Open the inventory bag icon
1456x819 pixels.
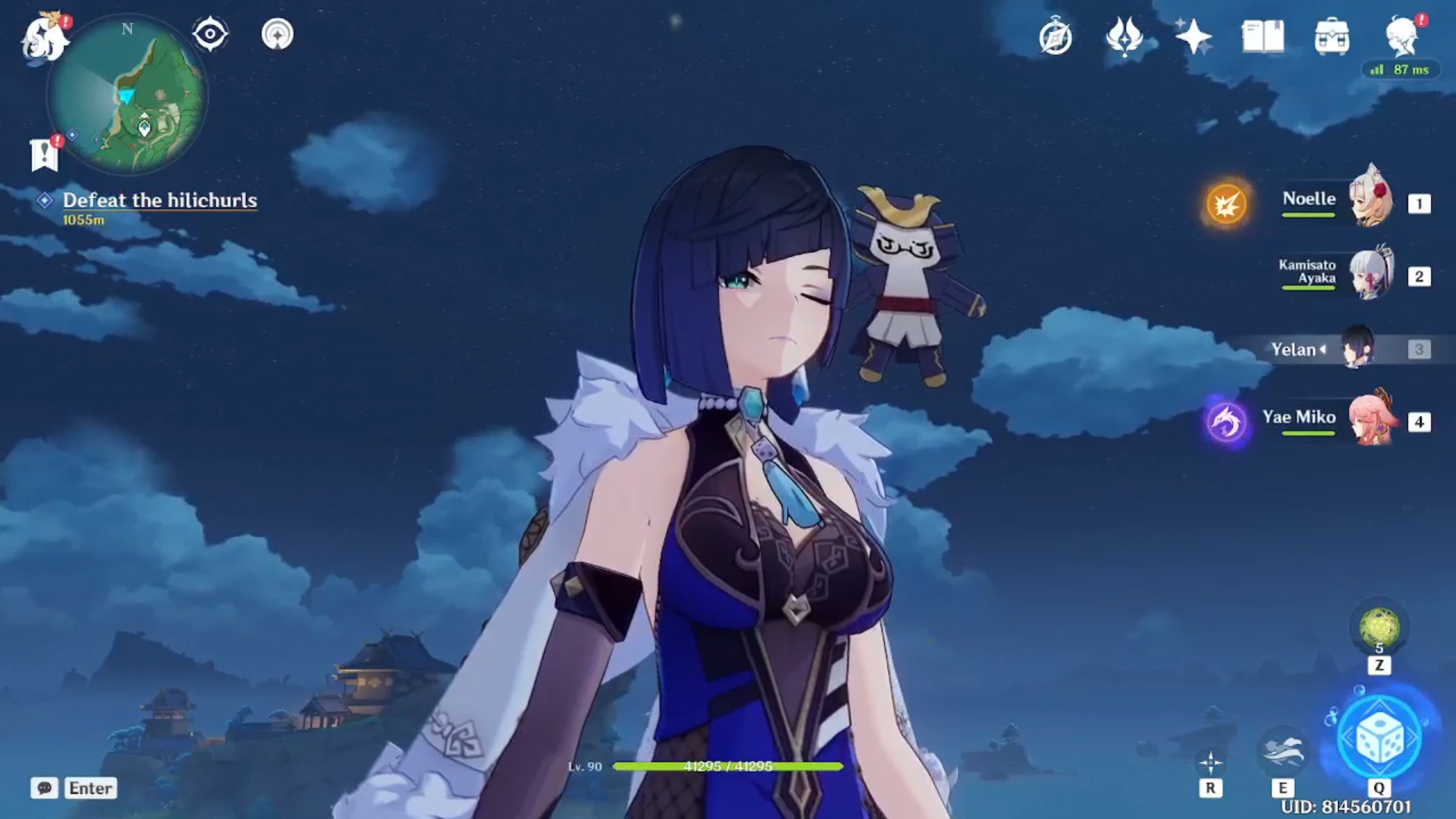click(x=1332, y=34)
